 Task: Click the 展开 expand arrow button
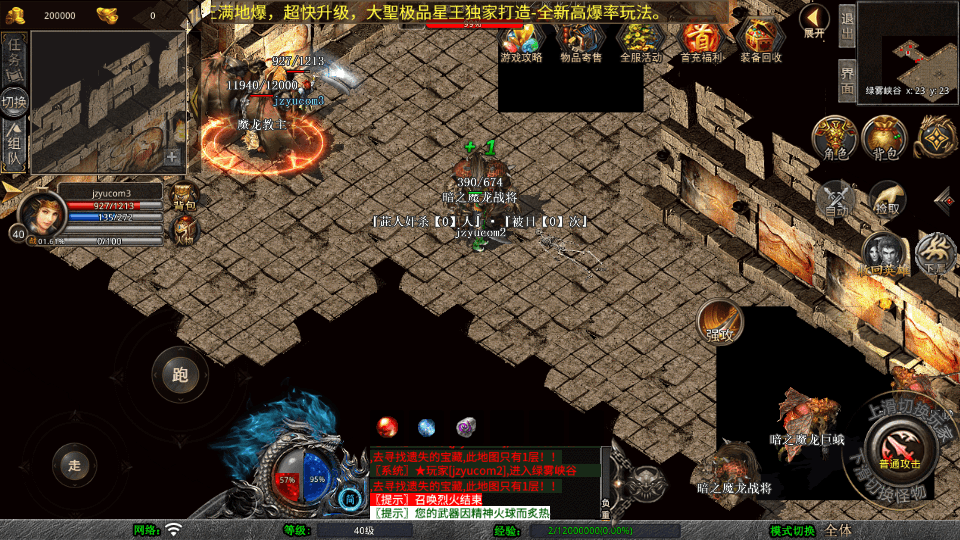(x=815, y=20)
